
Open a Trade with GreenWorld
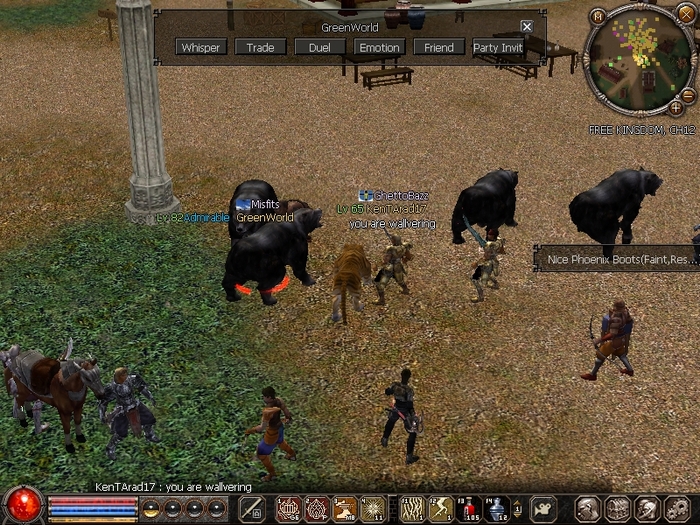tap(260, 47)
